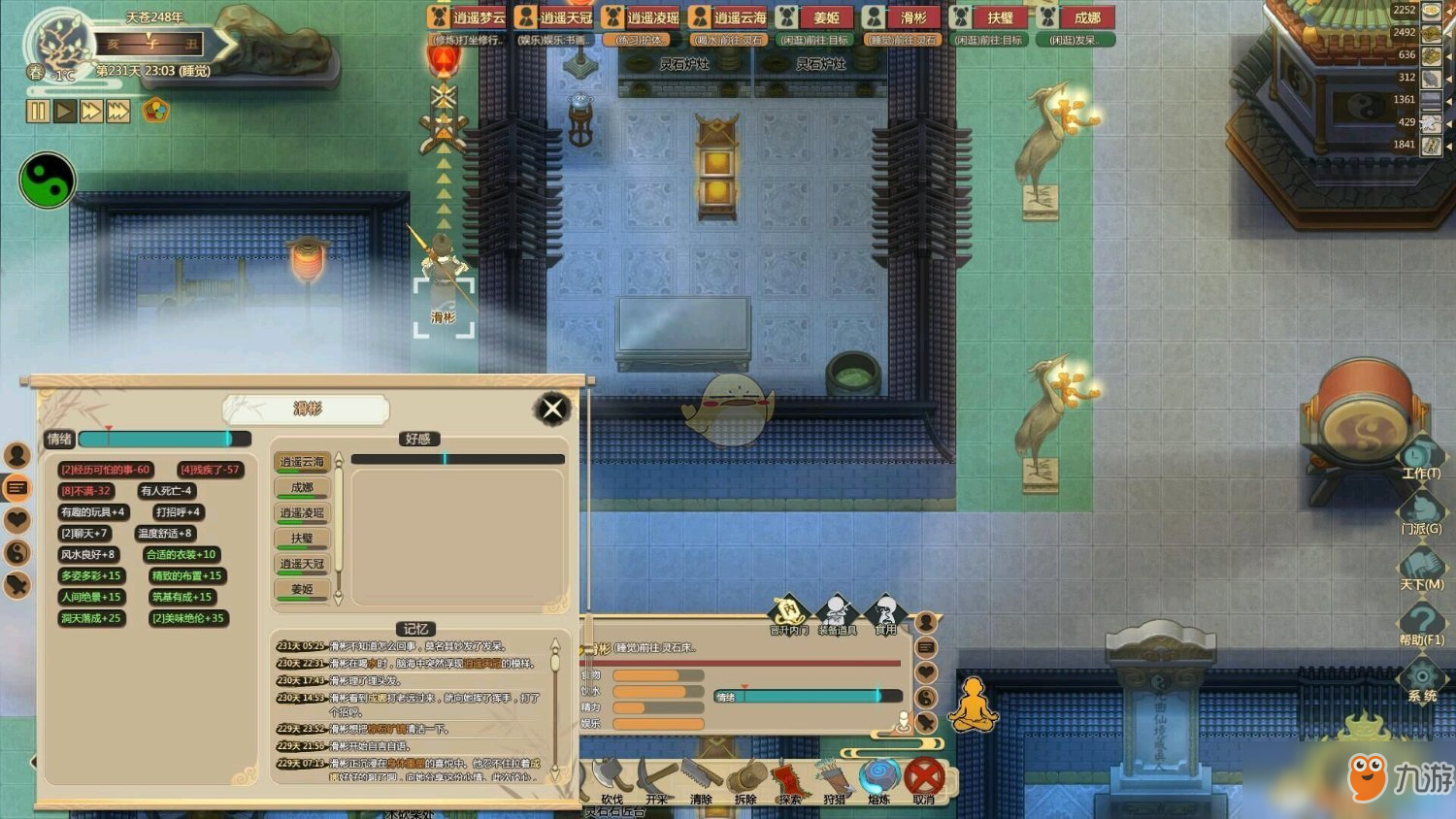Activate the 砍伐 chopping tool
Viewport: 1456px width, 819px height.
coord(612,778)
